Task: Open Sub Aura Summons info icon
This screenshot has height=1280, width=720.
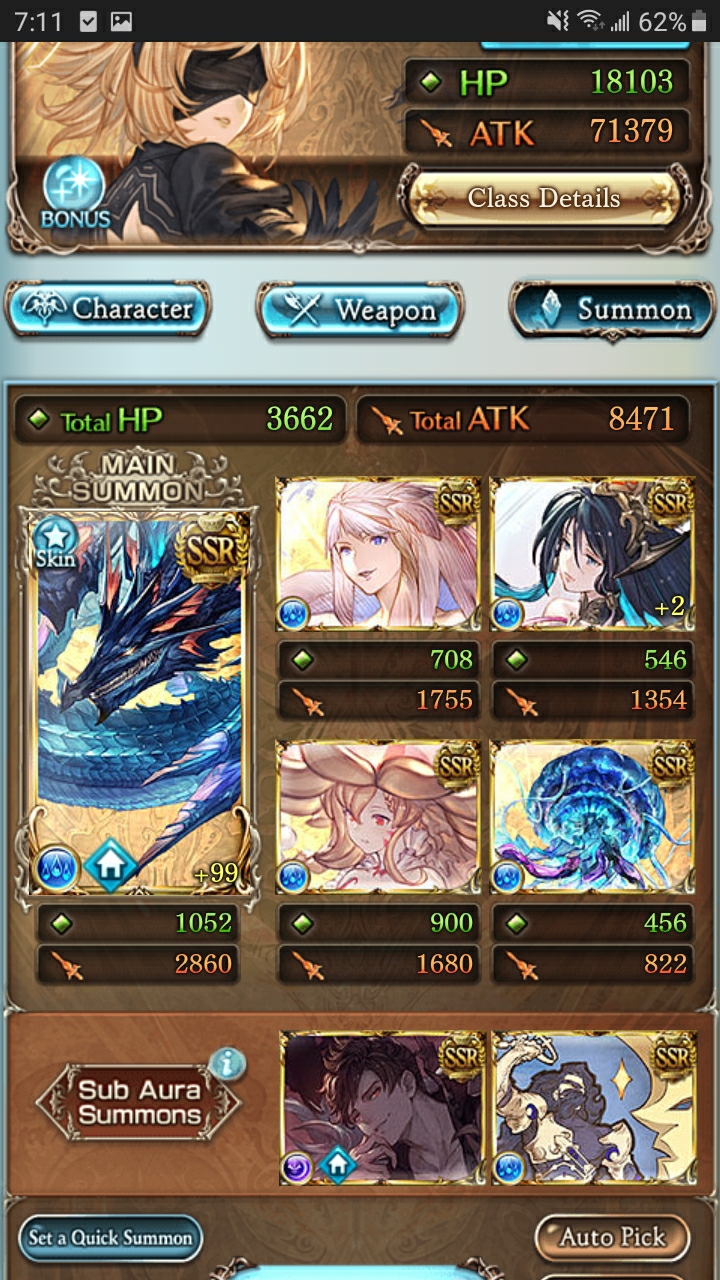Action: tap(228, 1064)
